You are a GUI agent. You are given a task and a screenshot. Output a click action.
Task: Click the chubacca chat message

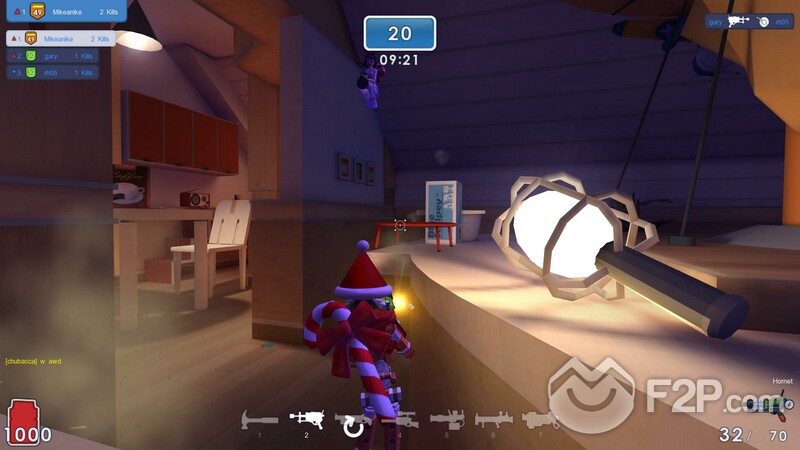tap(35, 361)
